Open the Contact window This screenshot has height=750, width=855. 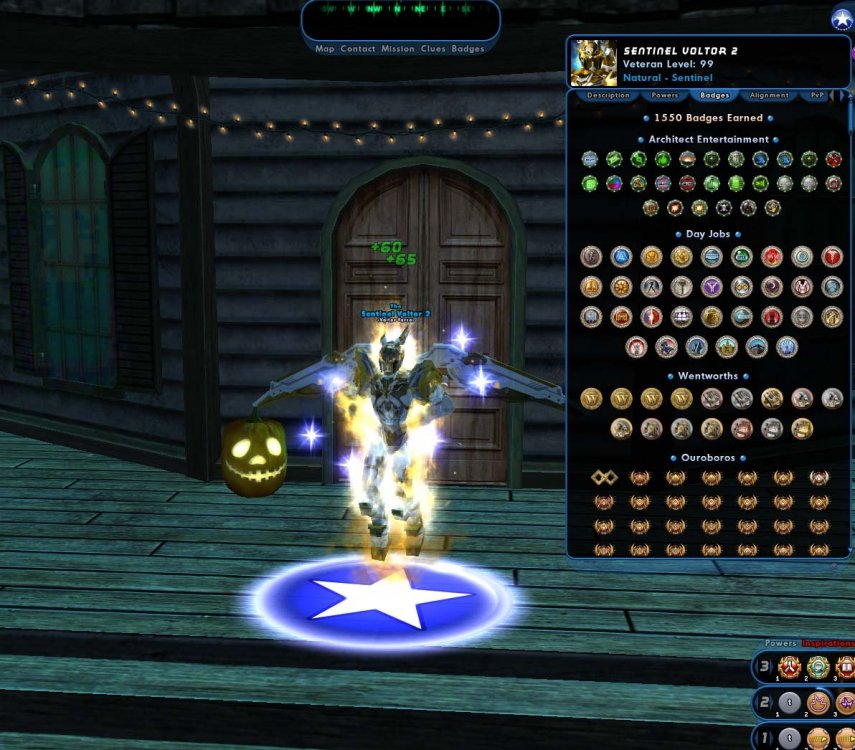(x=358, y=48)
